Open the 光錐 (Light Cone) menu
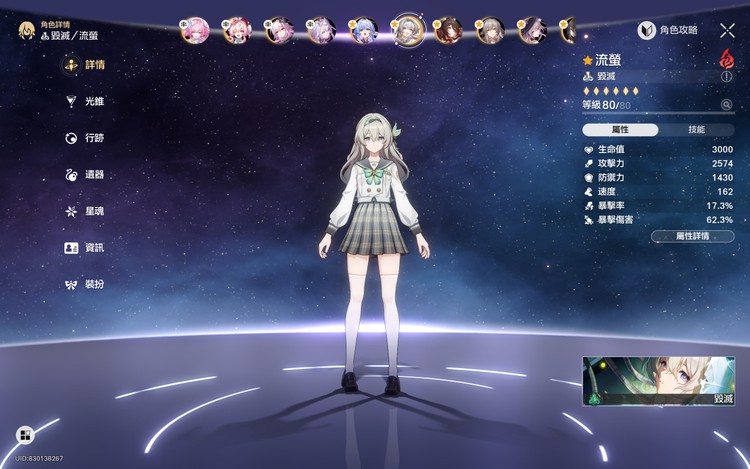Image resolution: width=750 pixels, height=469 pixels. tap(84, 101)
